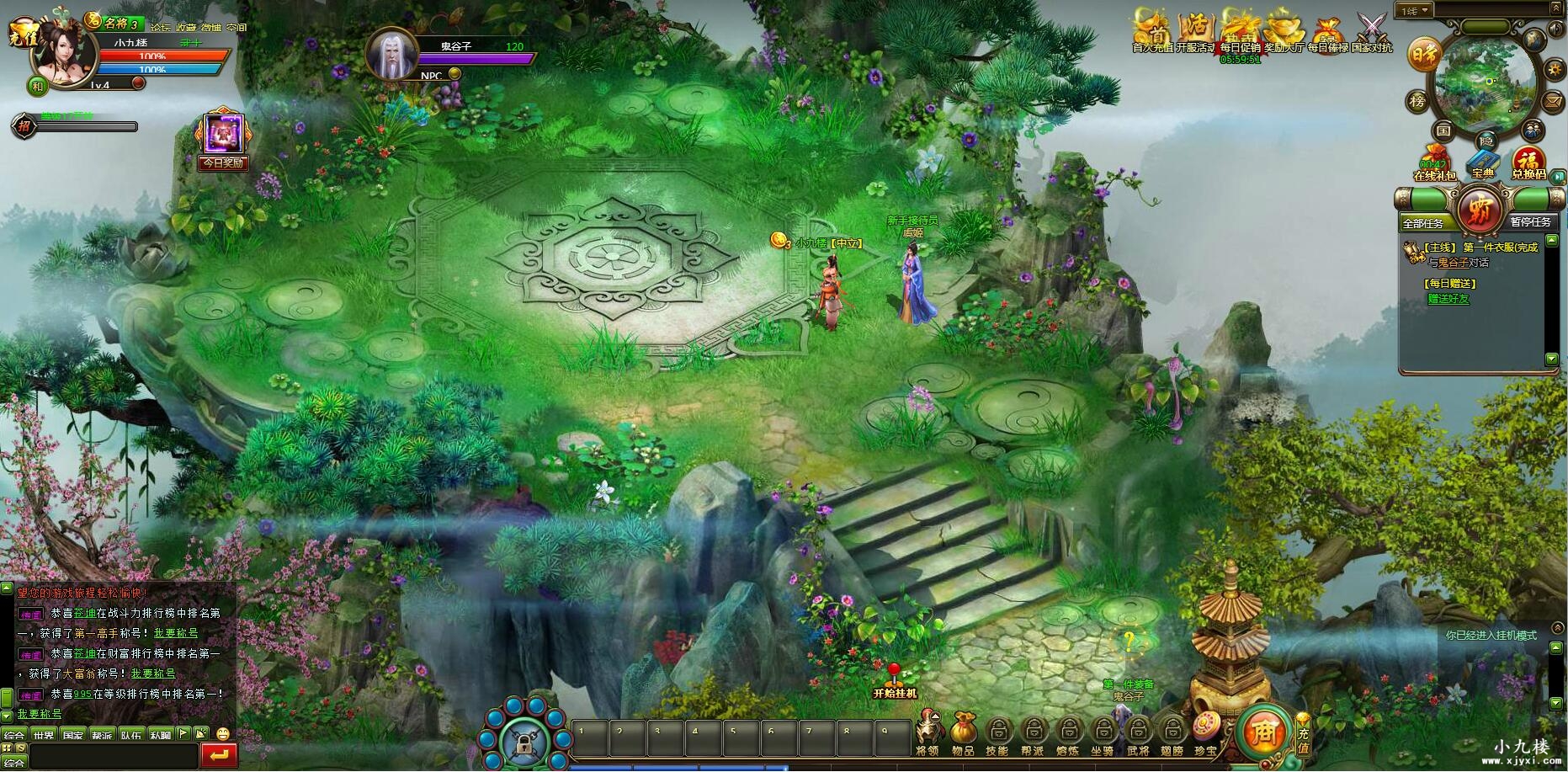Open the 将领 general helmet icon

[928, 731]
